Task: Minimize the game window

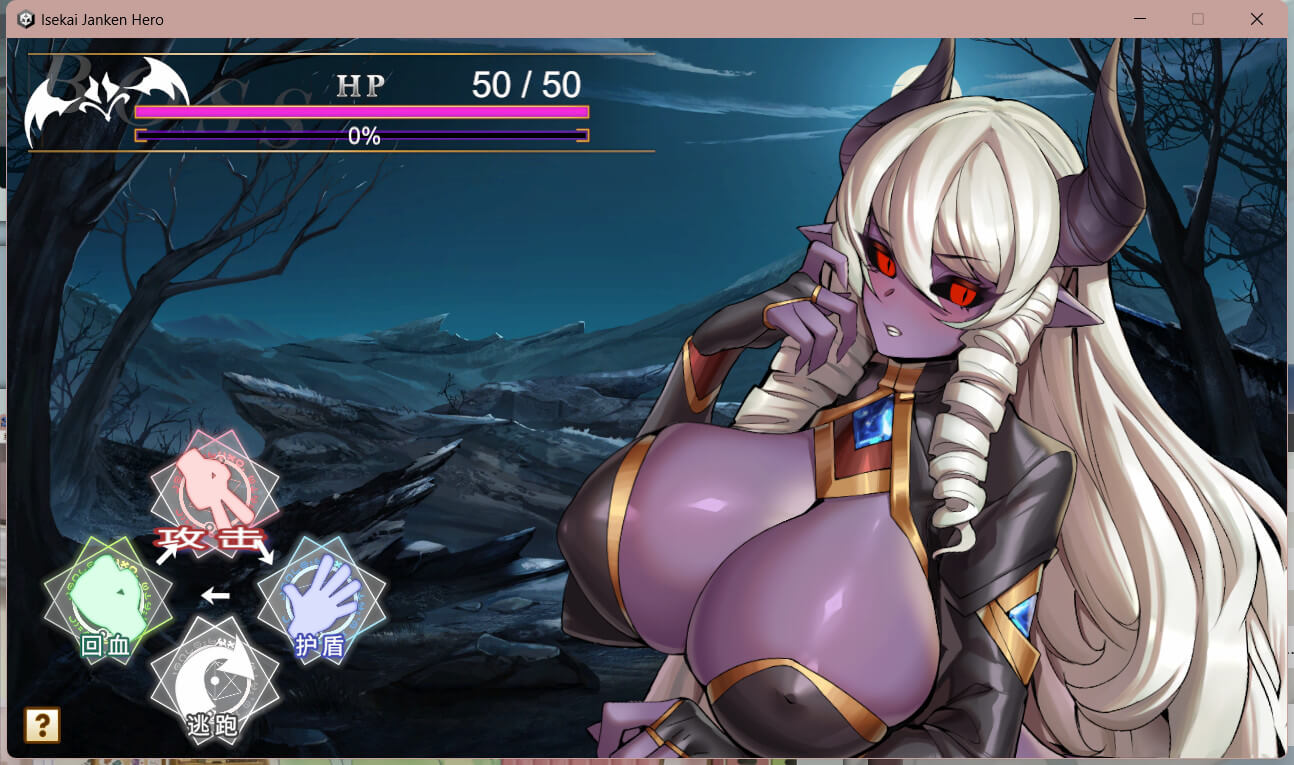Action: tap(1139, 19)
